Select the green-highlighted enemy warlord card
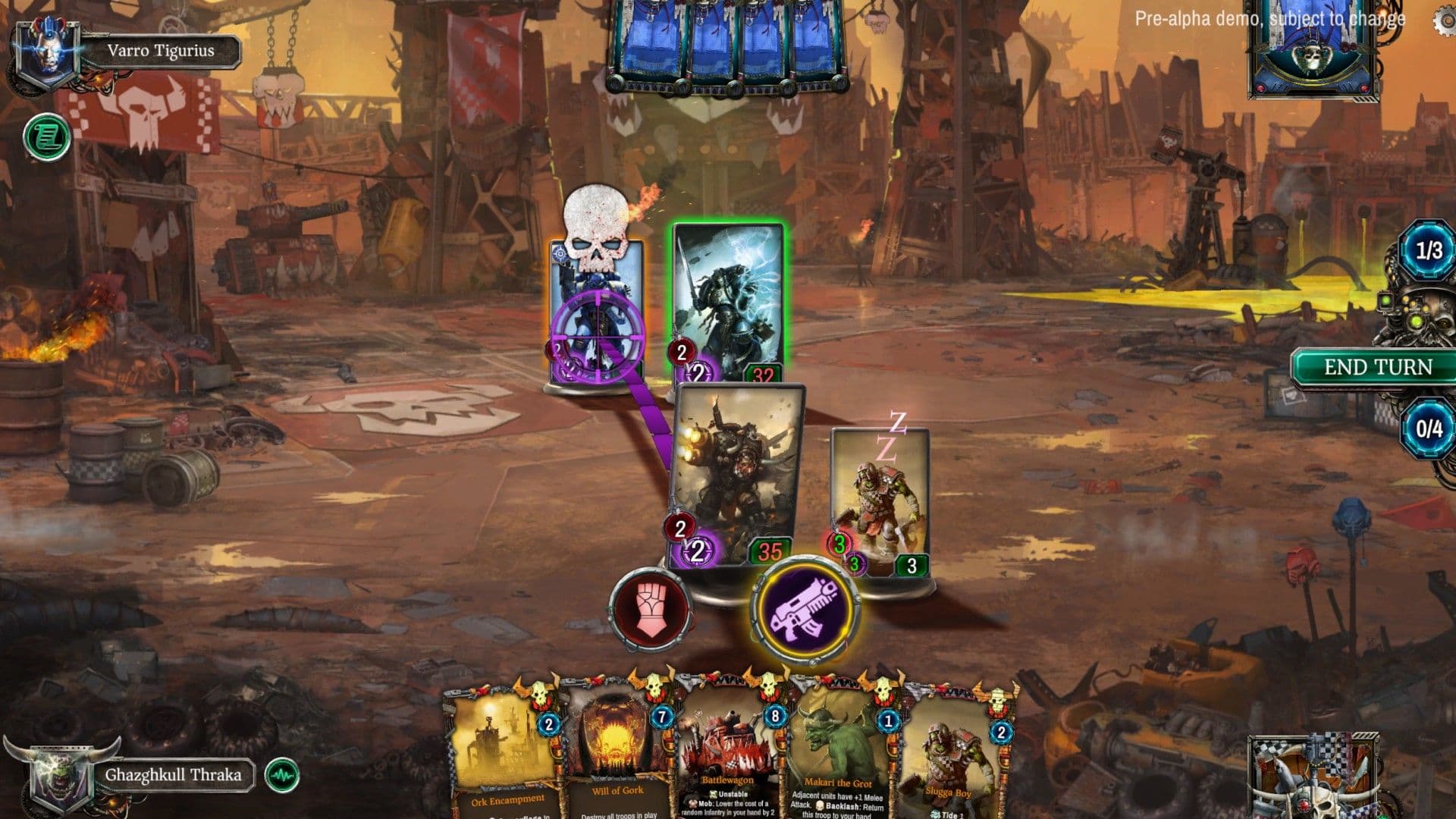Image resolution: width=1456 pixels, height=819 pixels. pos(728,303)
